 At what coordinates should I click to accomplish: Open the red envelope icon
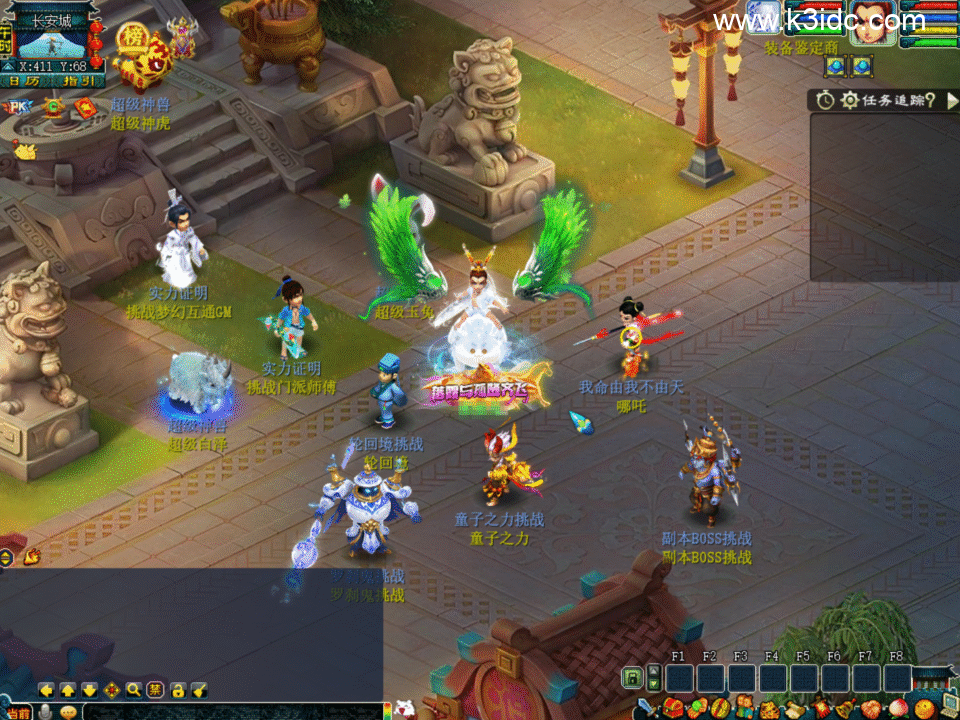84,107
